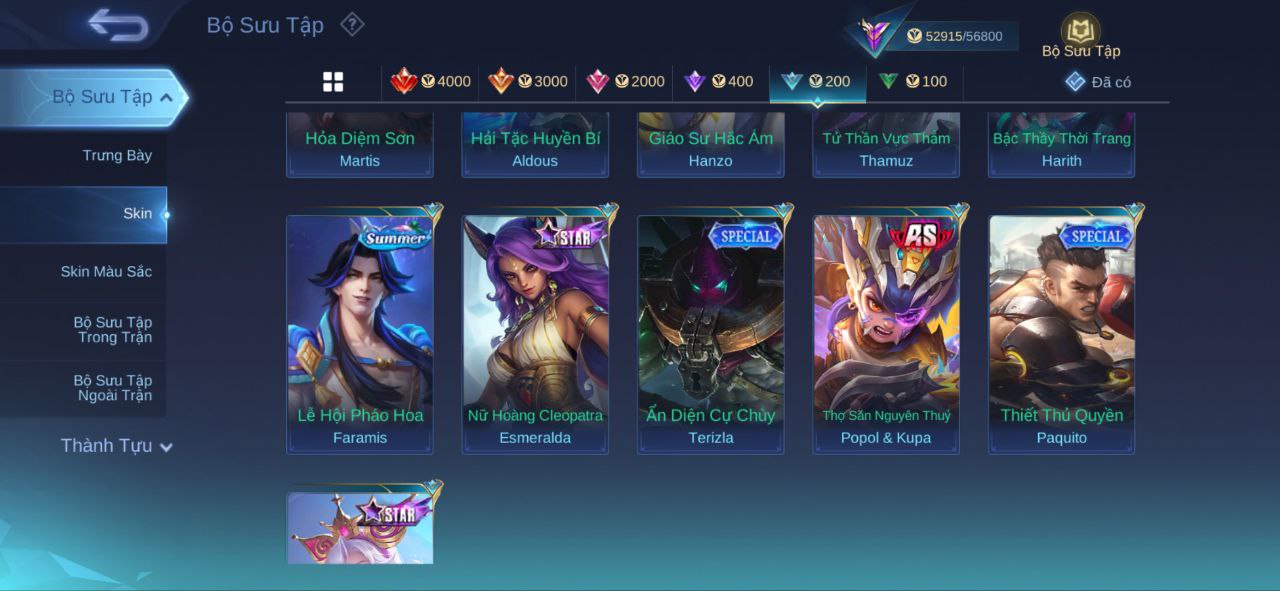The image size is (1280, 591).
Task: Expand the Thành Tựu section
Action: coord(116,446)
